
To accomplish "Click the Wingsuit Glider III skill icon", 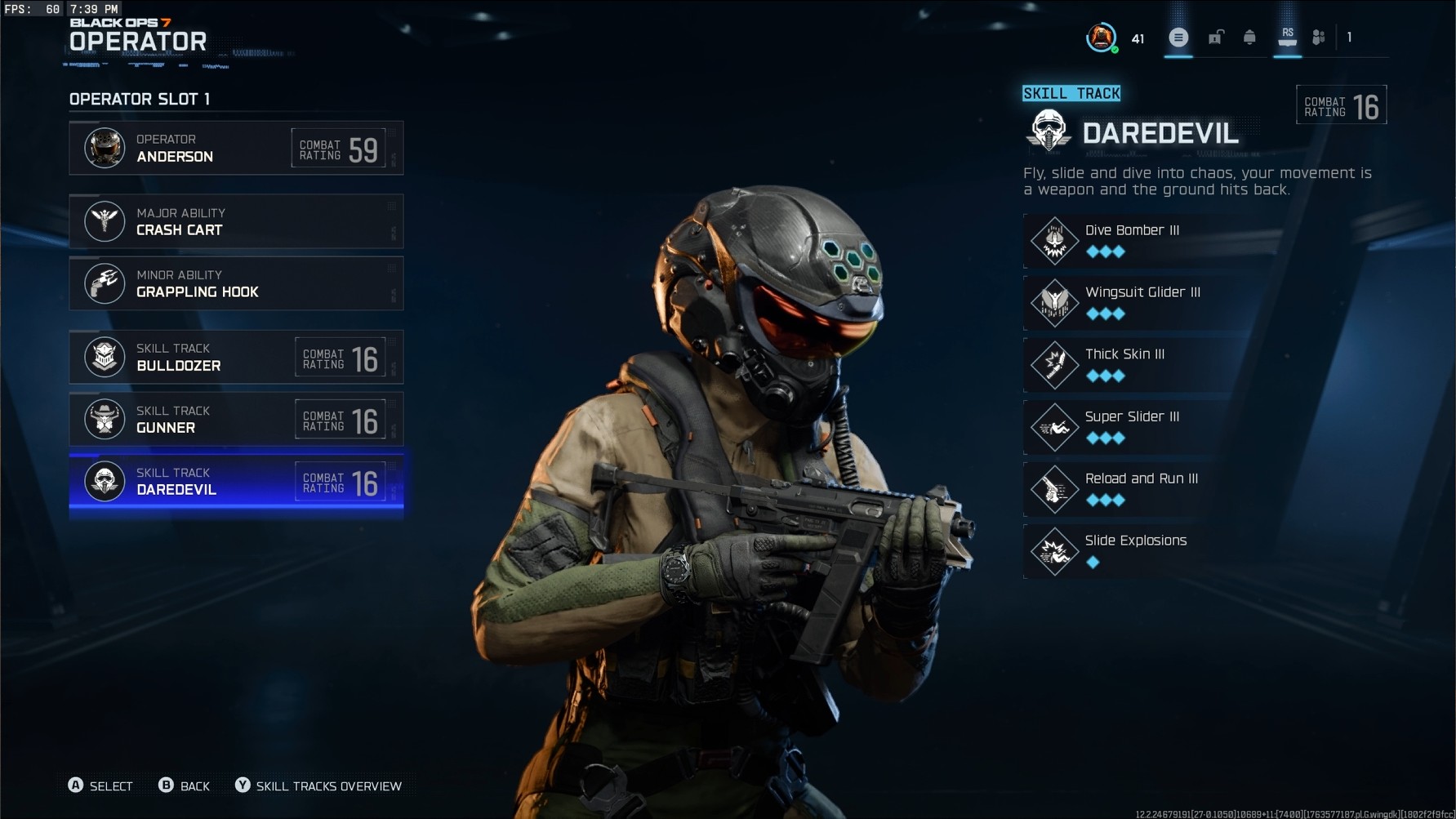I will point(1055,302).
